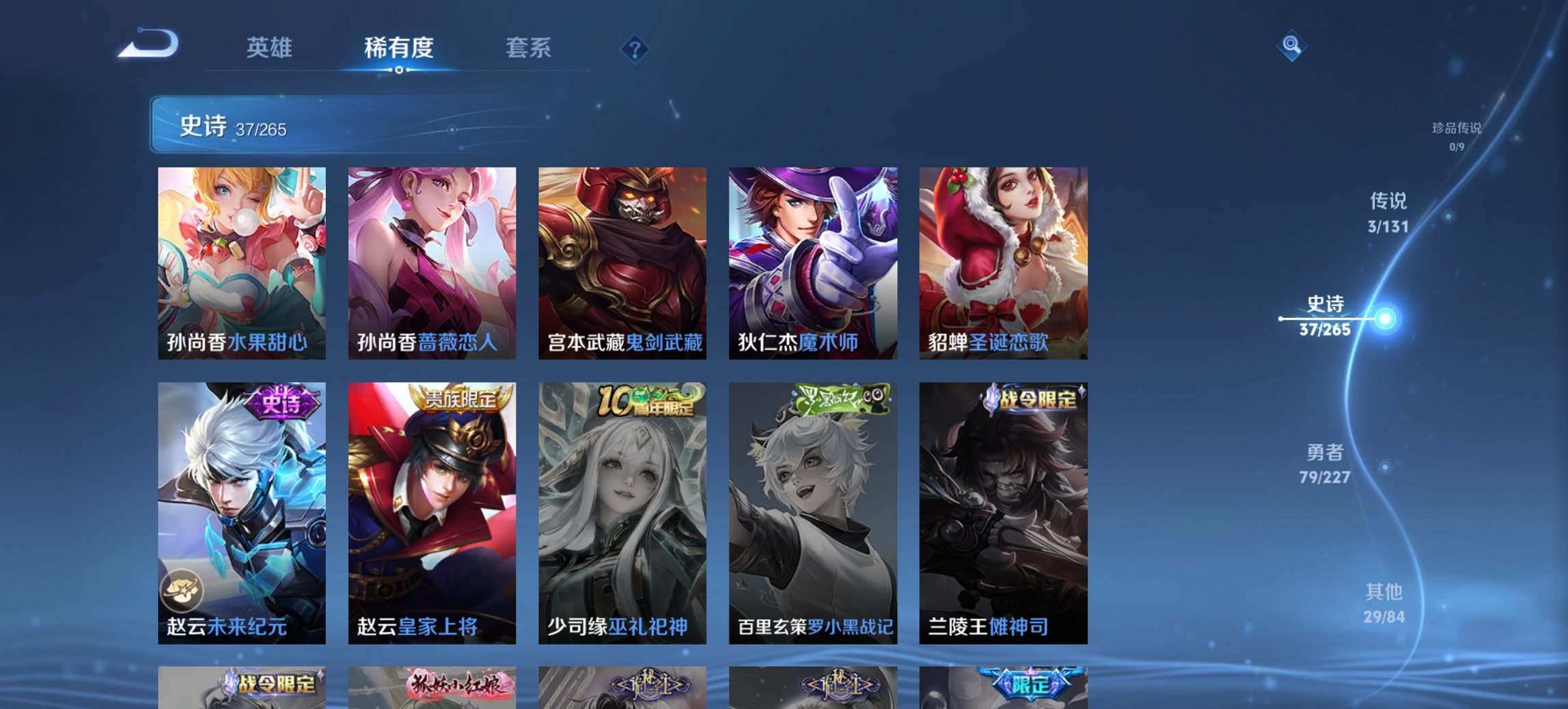
Task: Click the question mark help icon
Action: point(635,49)
